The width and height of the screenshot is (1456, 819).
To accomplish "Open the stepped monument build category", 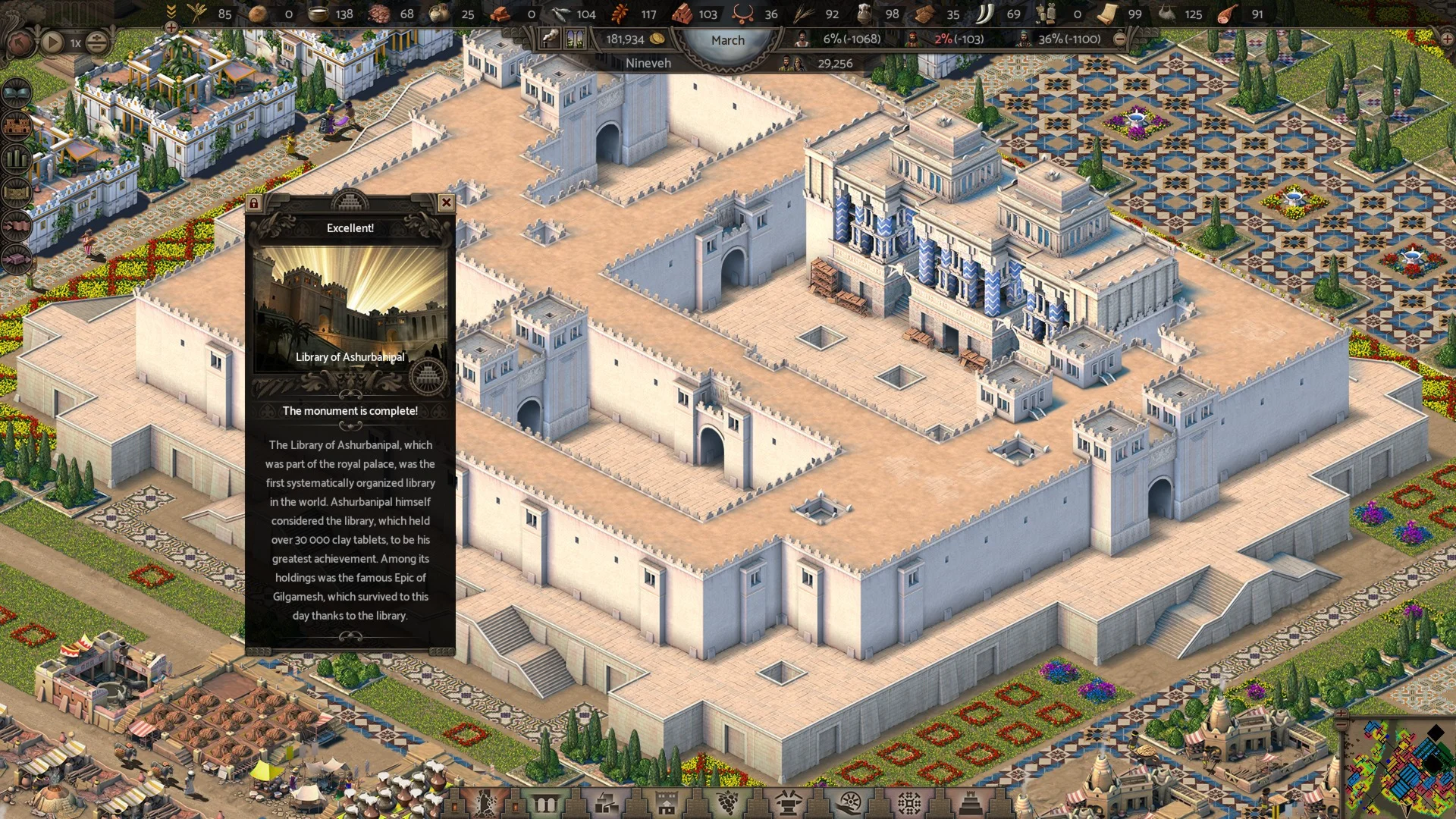I will point(970,802).
